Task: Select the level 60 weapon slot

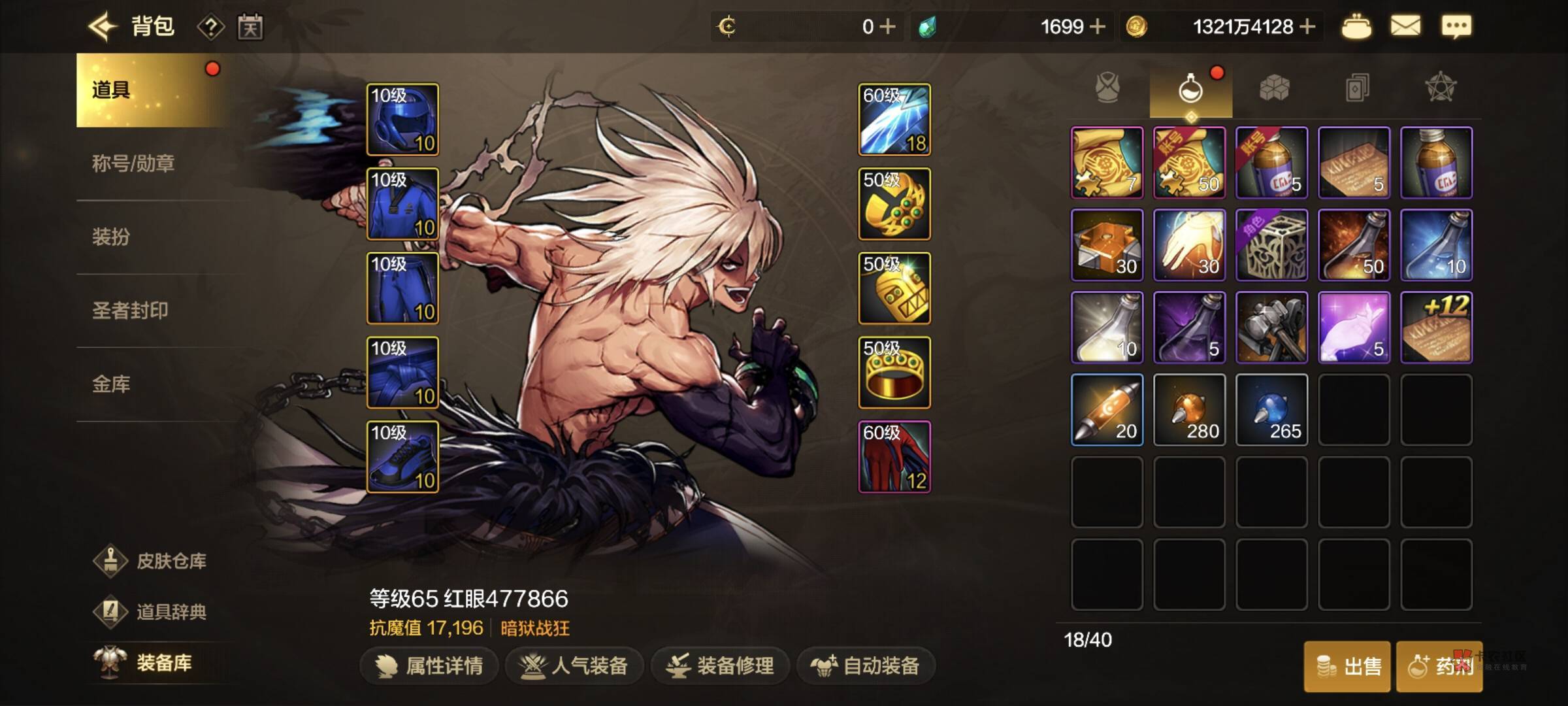Action: tap(894, 120)
